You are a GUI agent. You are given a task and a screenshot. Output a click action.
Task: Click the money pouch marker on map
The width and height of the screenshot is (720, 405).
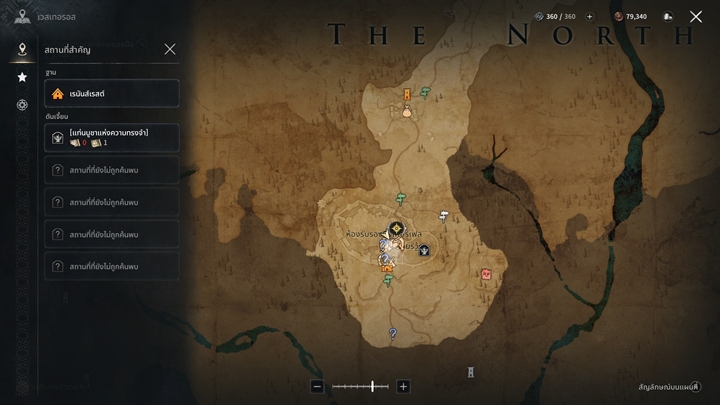pos(407,112)
